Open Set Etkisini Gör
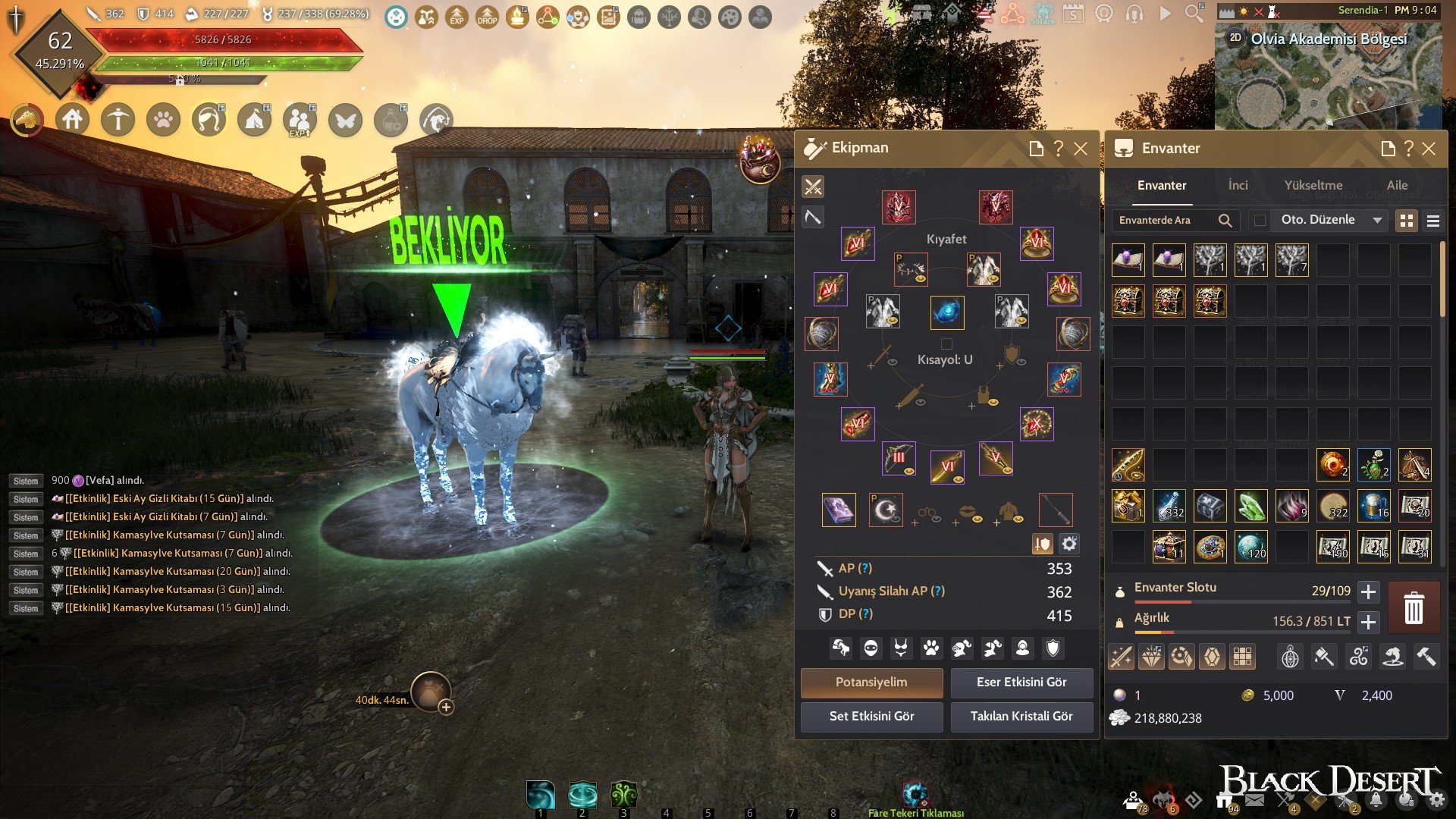The height and width of the screenshot is (819, 1456). pyautogui.click(x=871, y=716)
